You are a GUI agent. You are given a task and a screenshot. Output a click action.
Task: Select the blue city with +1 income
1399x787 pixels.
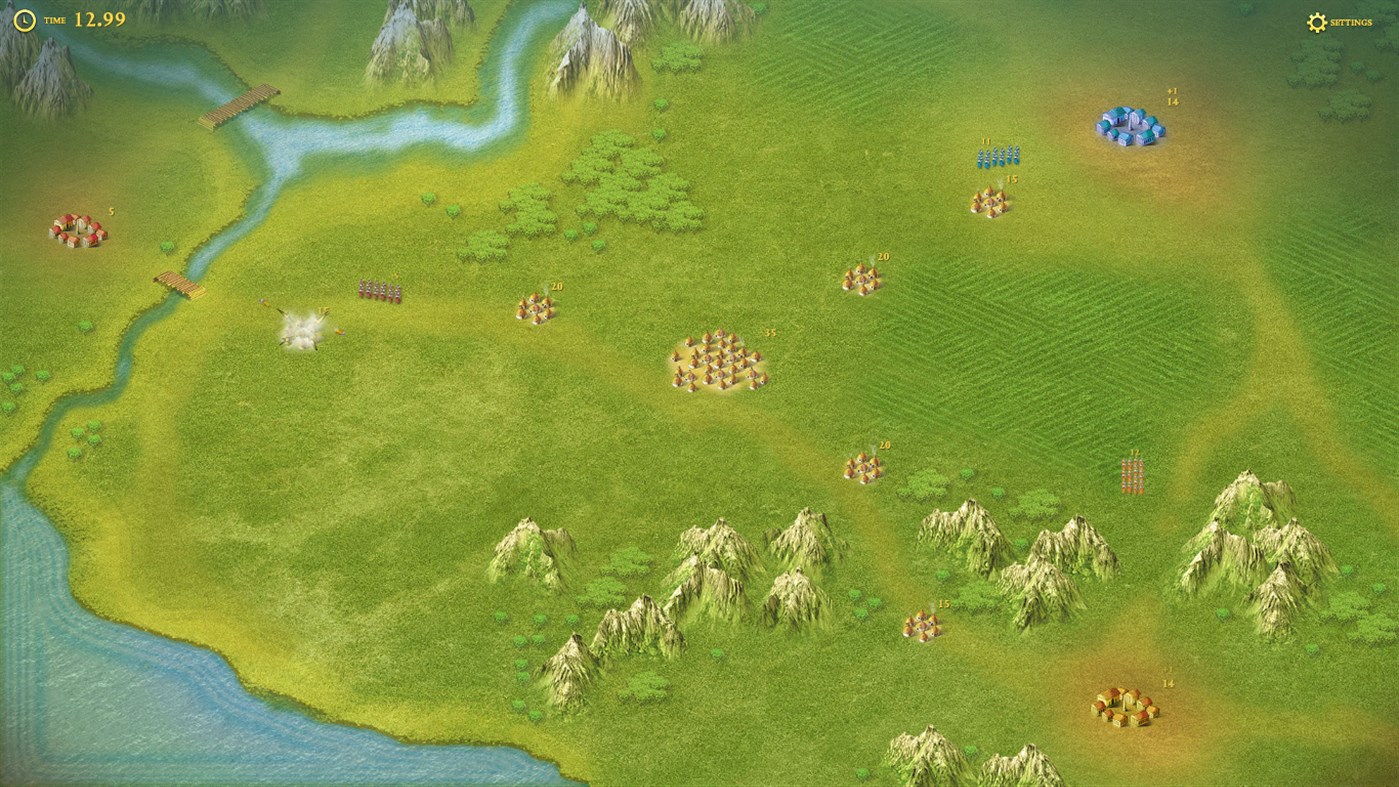coord(1131,123)
